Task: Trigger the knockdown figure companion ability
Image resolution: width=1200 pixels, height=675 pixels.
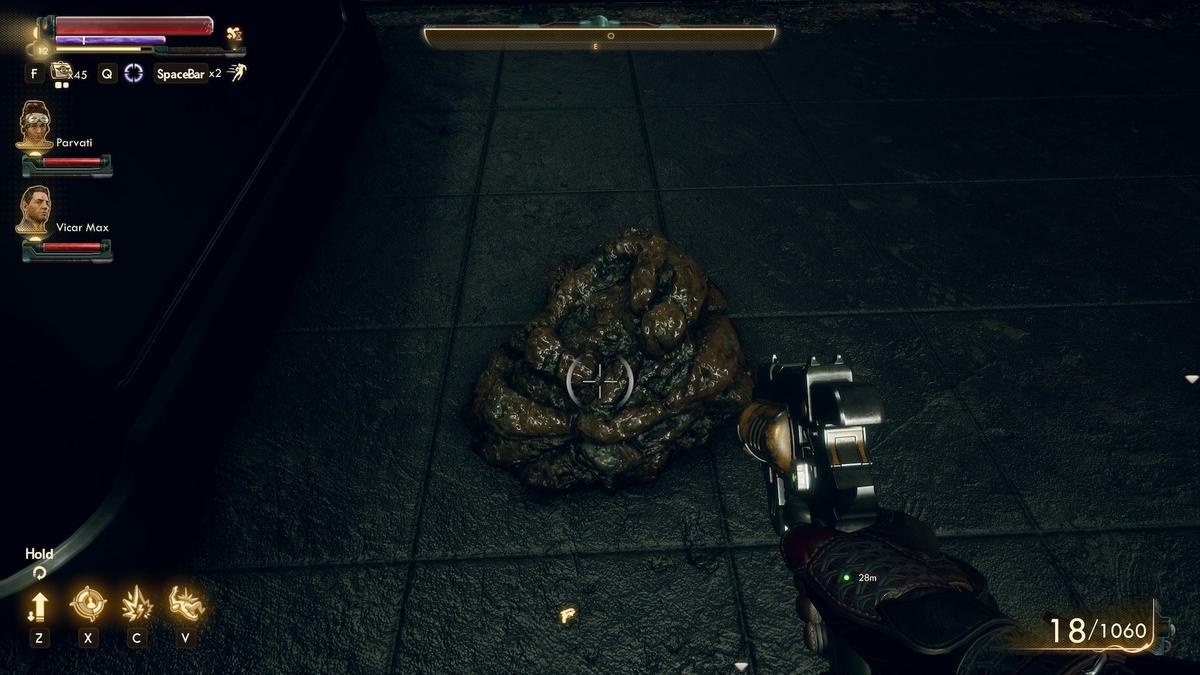Action: click(186, 603)
